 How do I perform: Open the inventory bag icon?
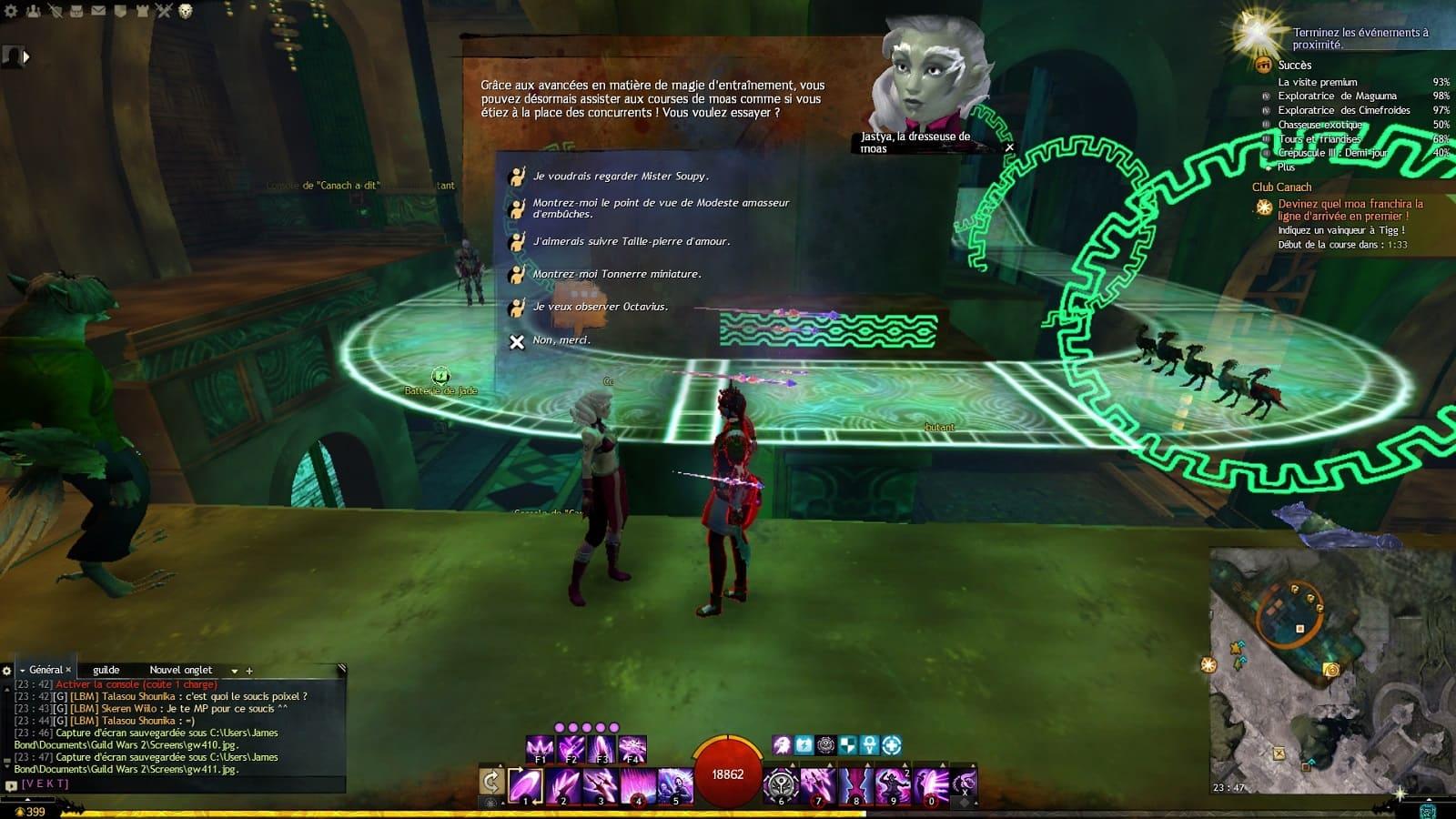point(76,11)
